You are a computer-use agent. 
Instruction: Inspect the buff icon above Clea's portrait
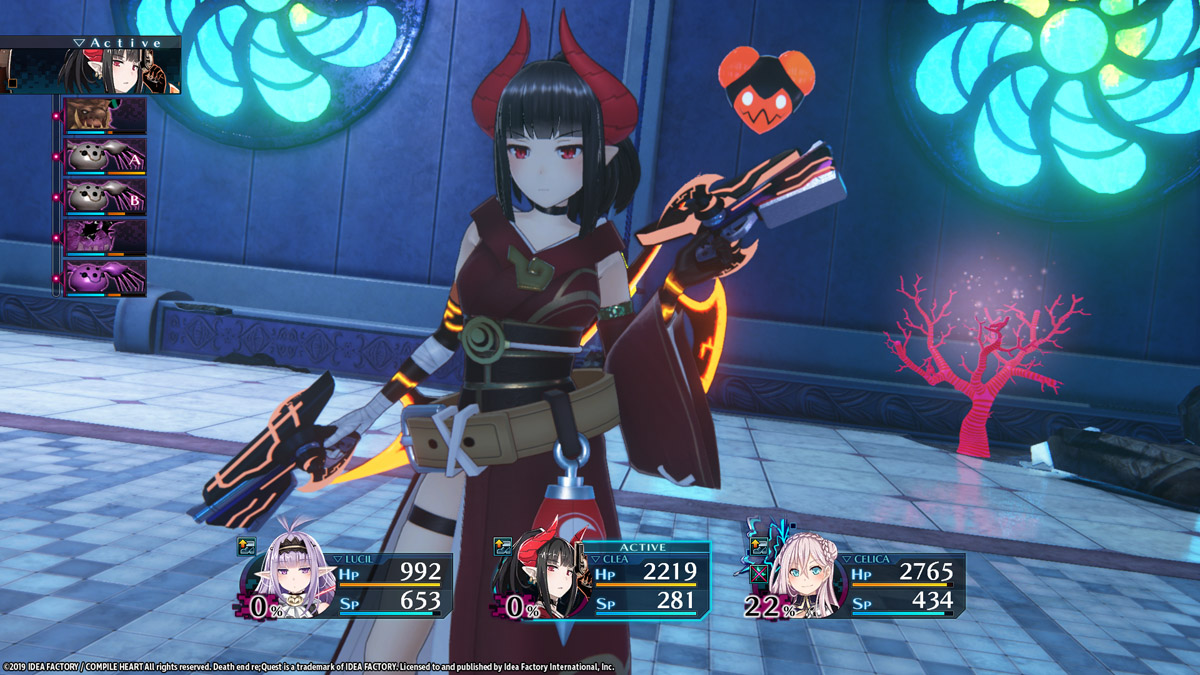(x=502, y=546)
